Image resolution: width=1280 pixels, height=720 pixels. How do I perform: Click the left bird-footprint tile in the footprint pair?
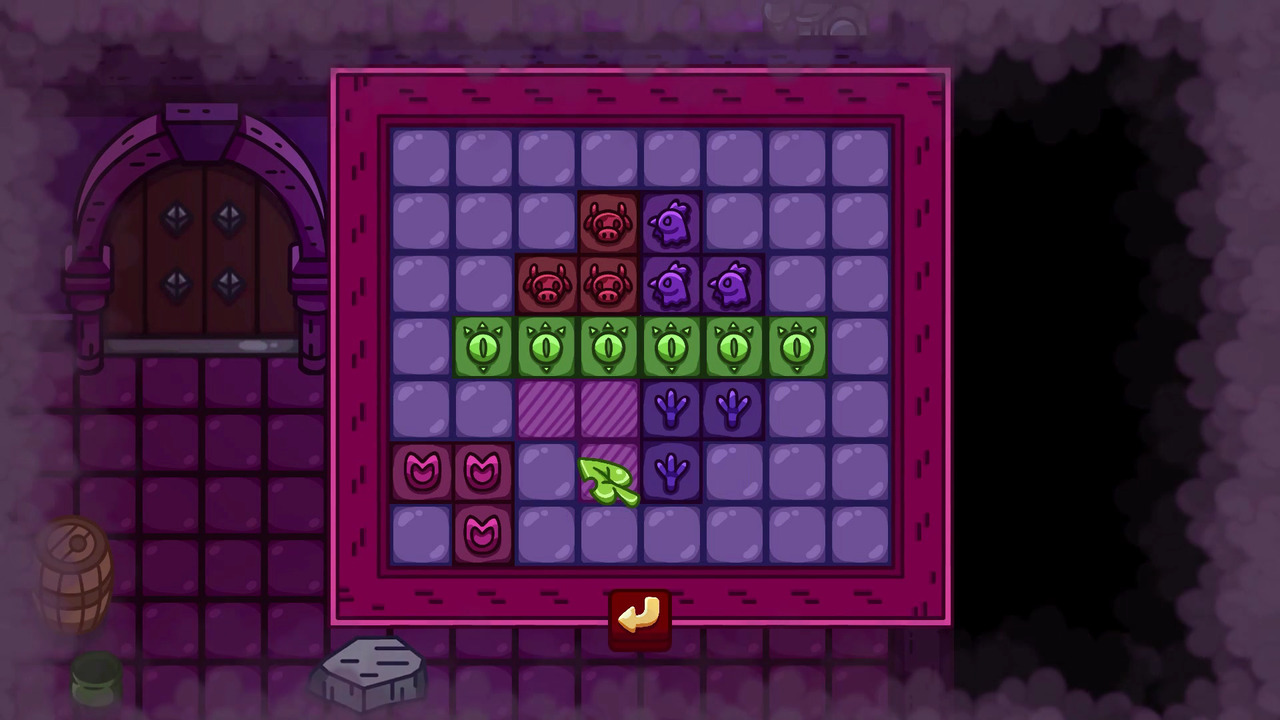672,410
